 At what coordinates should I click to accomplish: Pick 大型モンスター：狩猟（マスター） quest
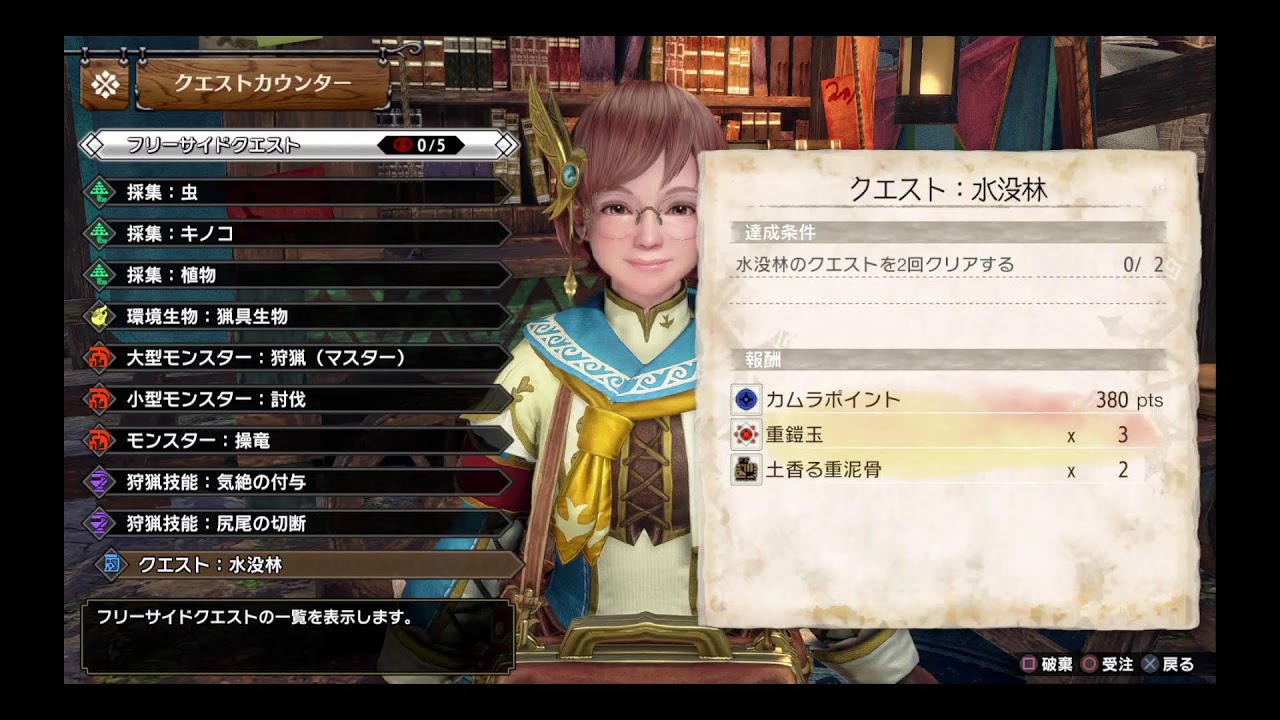tap(300, 358)
